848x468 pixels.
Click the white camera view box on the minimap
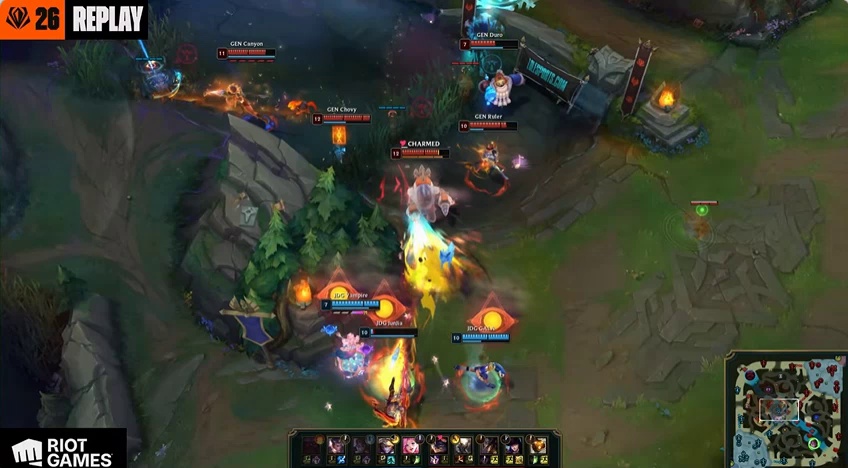point(779,409)
